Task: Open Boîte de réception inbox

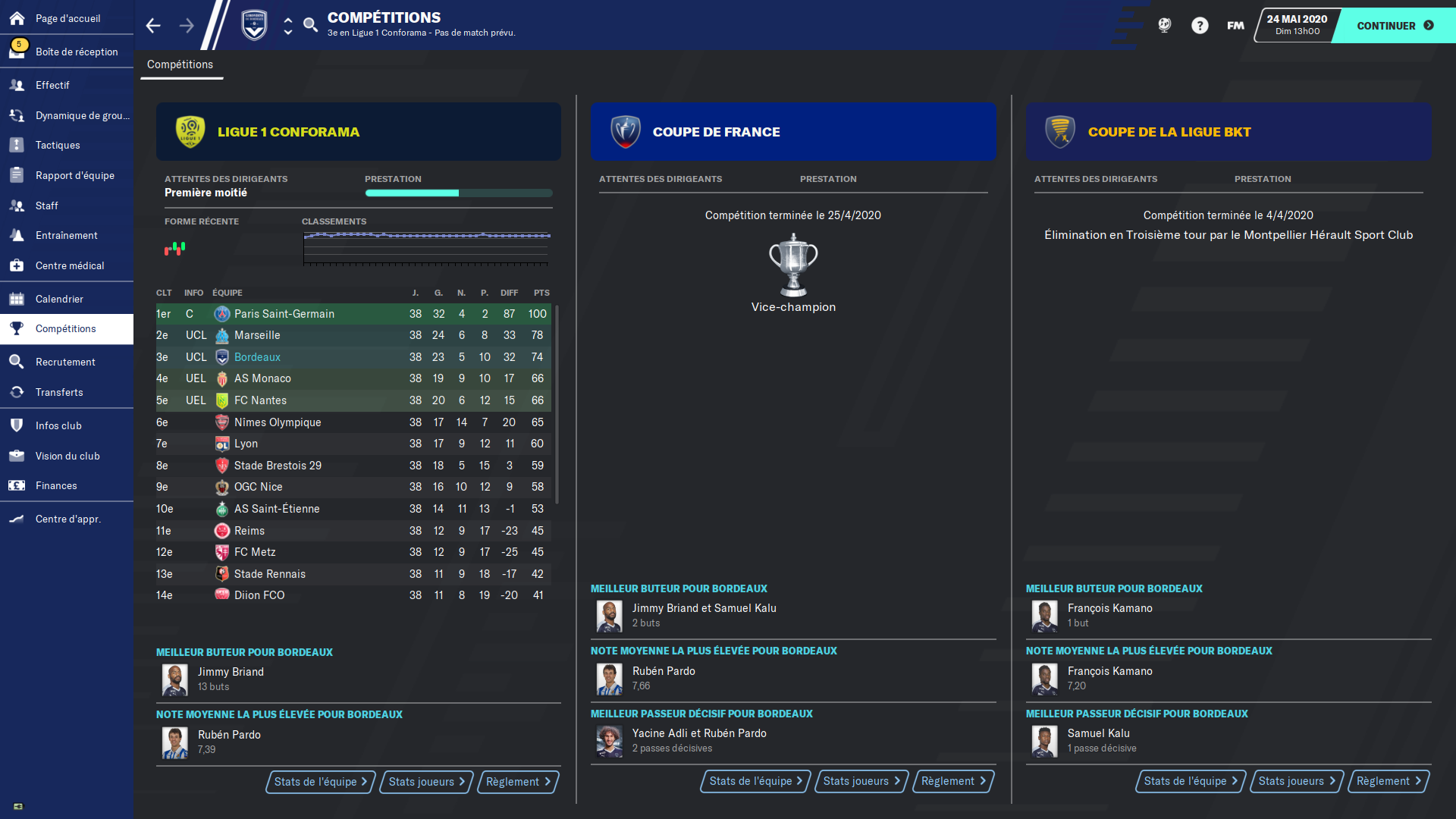Action: (x=76, y=52)
